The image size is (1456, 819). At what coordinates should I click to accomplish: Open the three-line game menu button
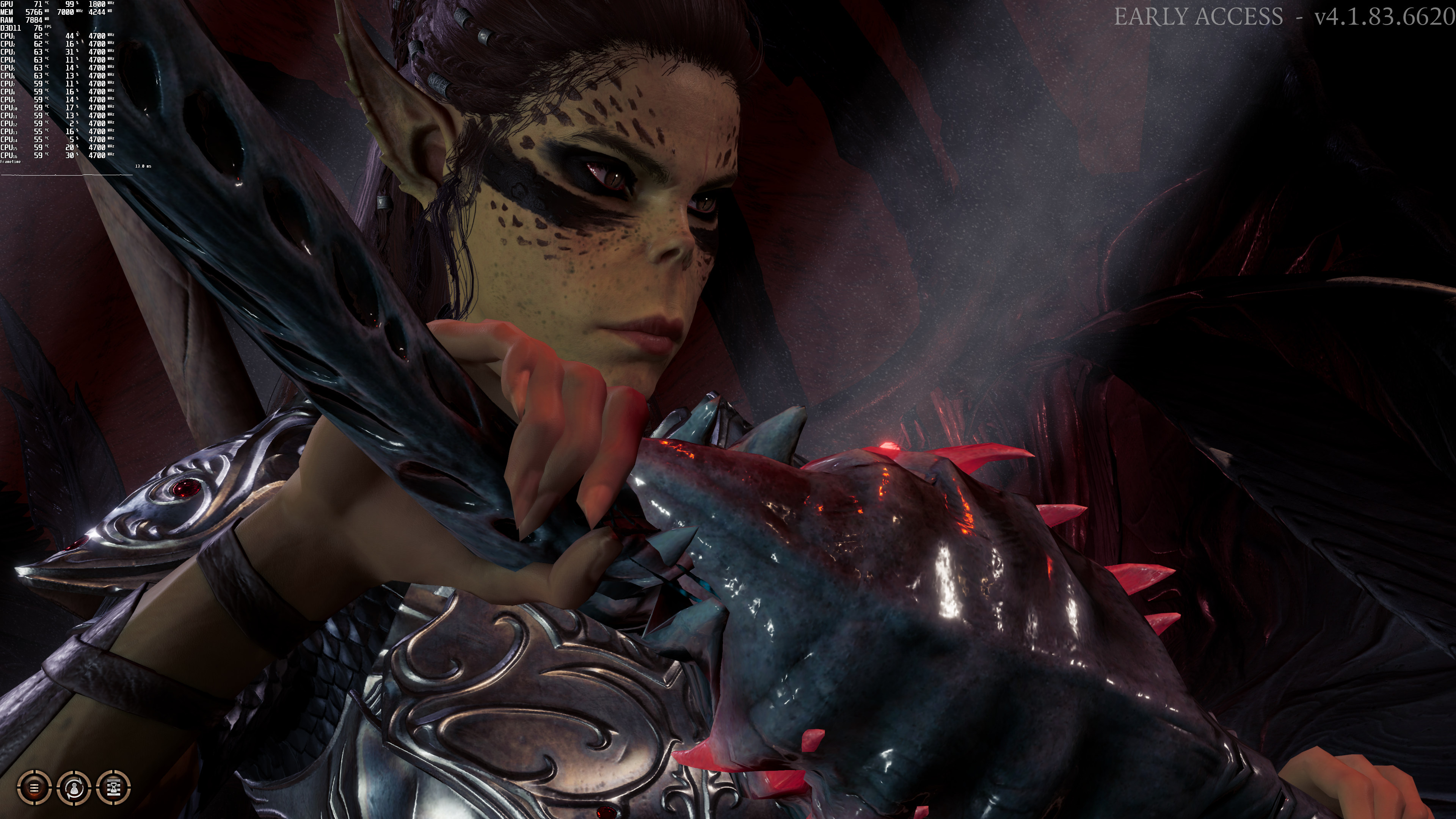[34, 787]
